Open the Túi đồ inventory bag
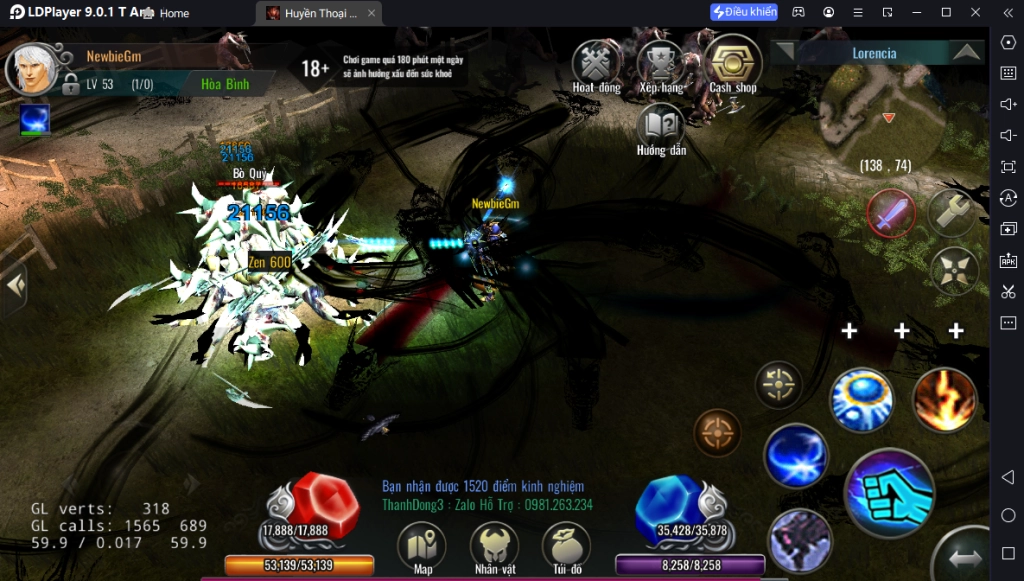This screenshot has width=1024, height=581. [566, 547]
